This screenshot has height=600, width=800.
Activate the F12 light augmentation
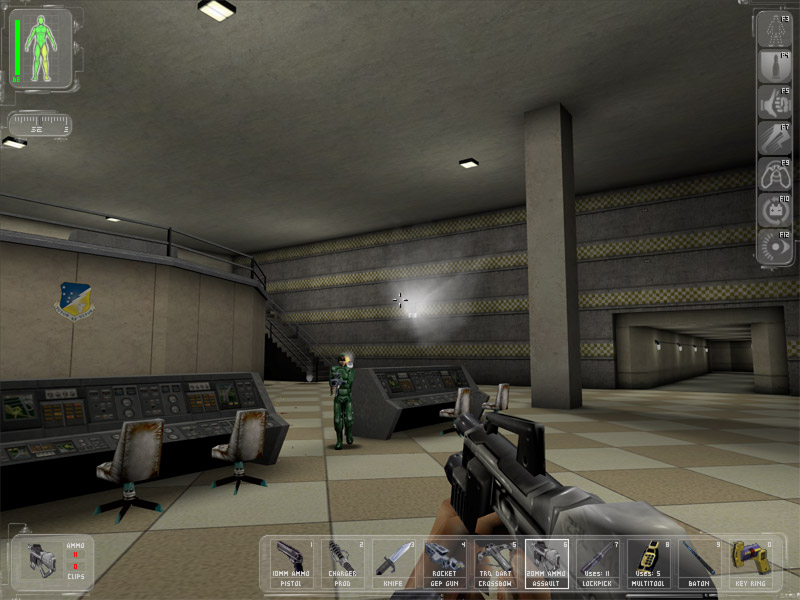pos(775,247)
